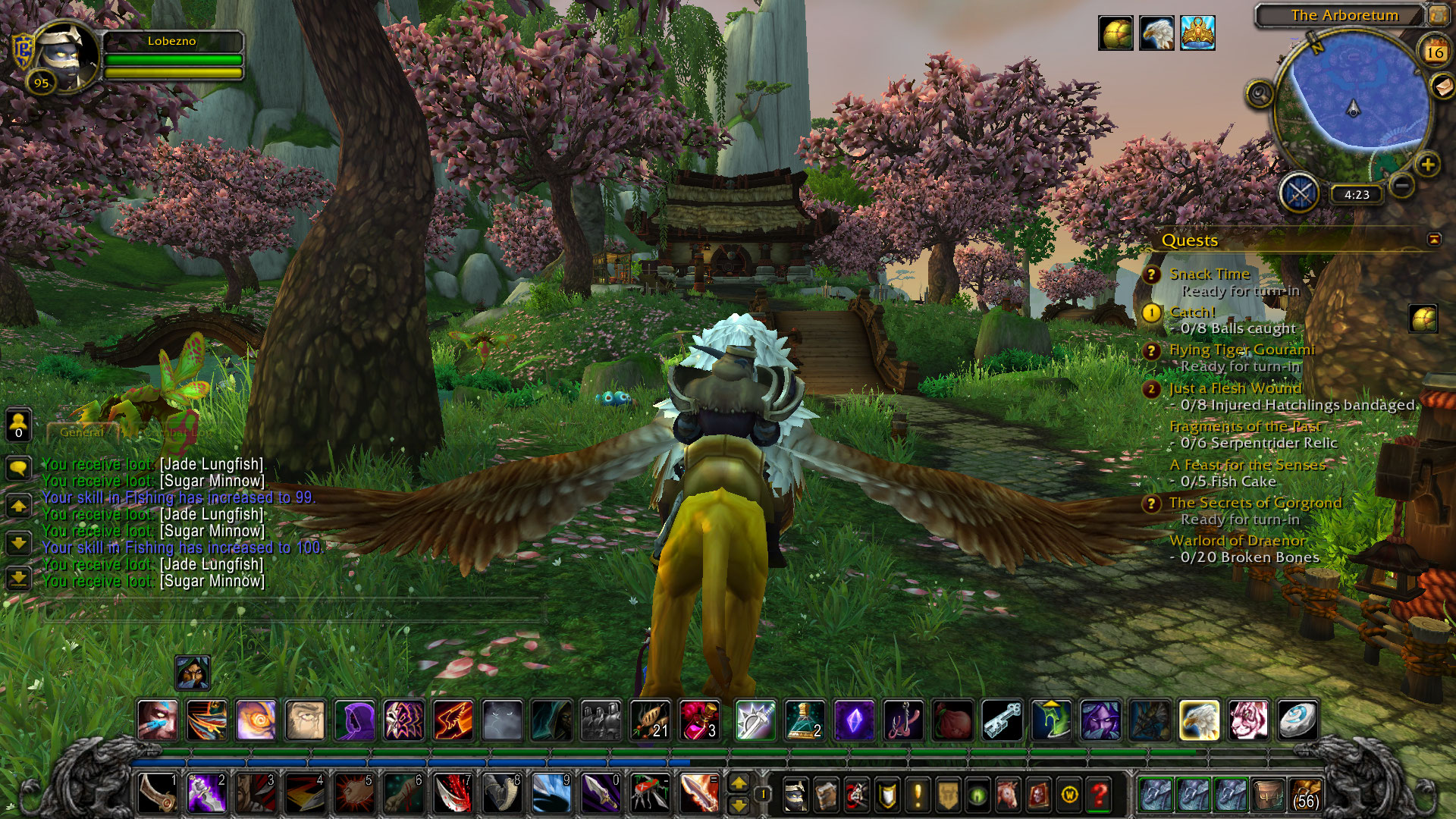Open the world map button beside The Arboretum

[x=1438, y=14]
